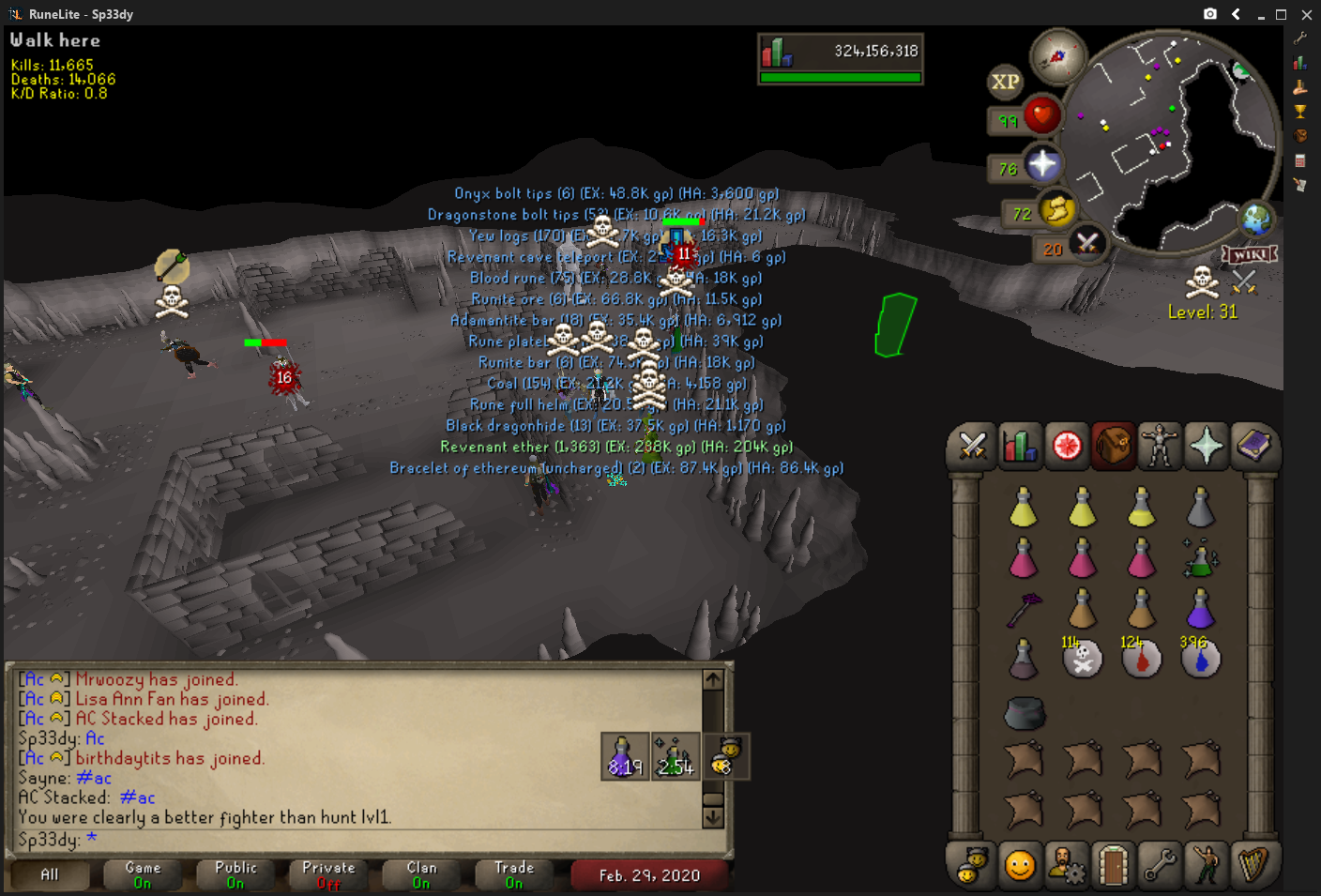Screen dimensions: 1321x896
Task: Click the compass to face north
Action: (x=1057, y=57)
